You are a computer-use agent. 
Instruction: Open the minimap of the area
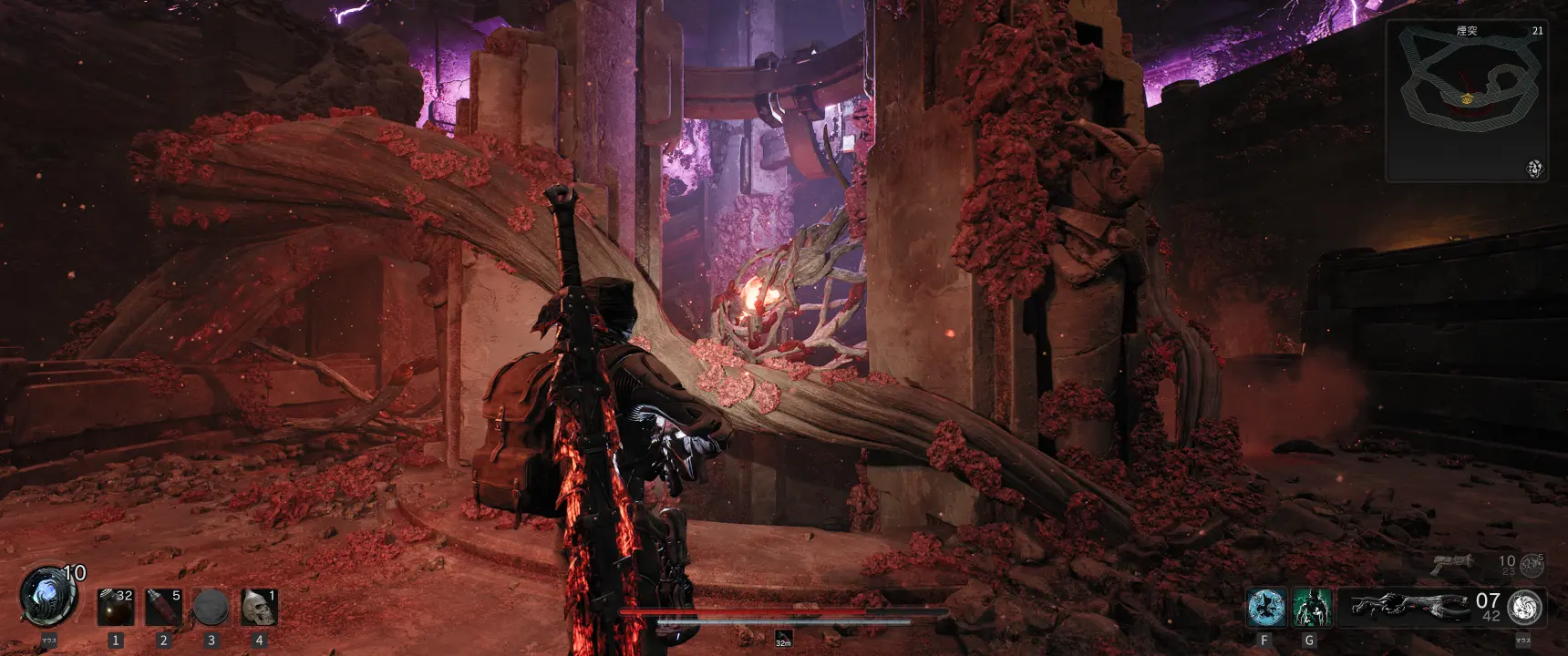tap(1466, 100)
